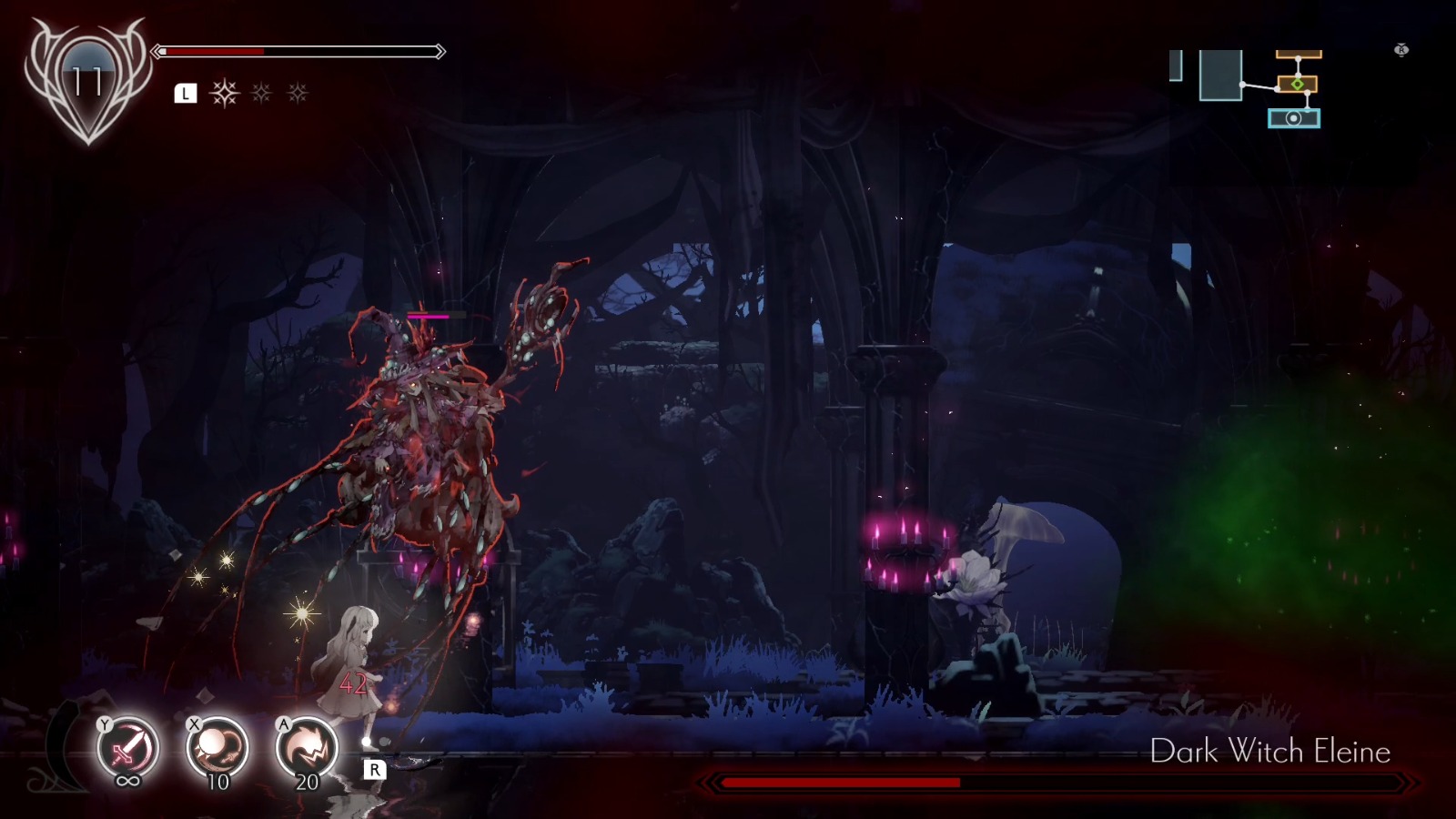Click the green diamond location marker on minimap
This screenshot has width=1456, height=819.
click(x=1298, y=84)
